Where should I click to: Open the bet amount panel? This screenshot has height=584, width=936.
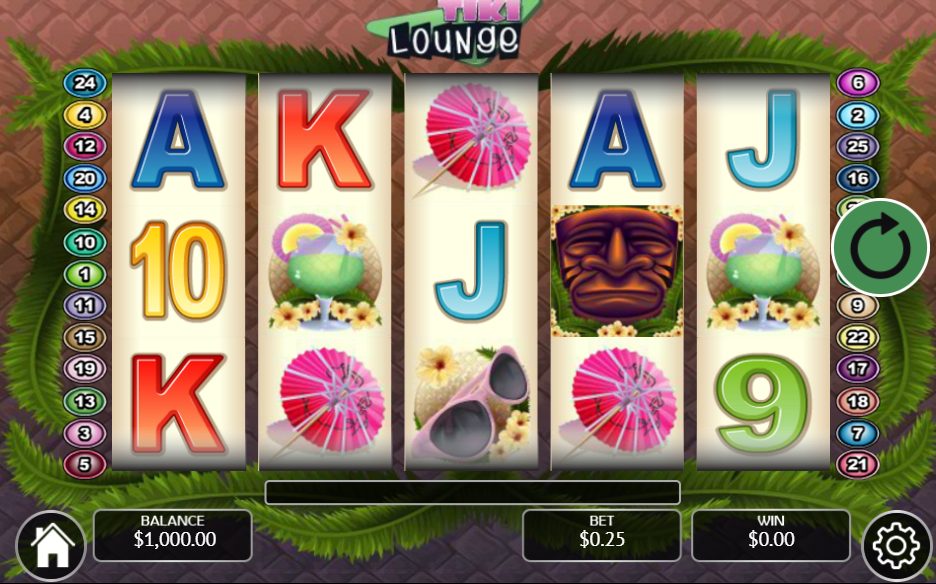(x=601, y=535)
